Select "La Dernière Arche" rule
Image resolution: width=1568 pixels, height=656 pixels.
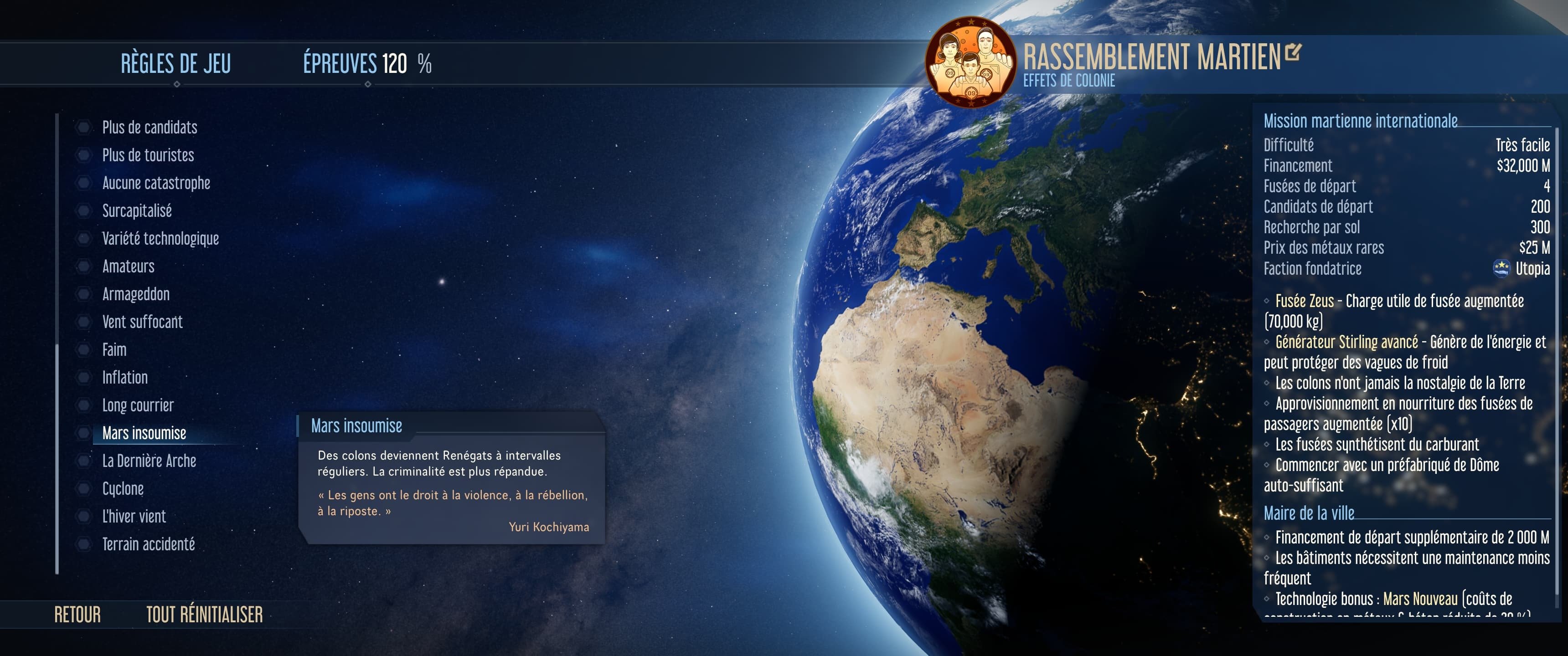(149, 461)
